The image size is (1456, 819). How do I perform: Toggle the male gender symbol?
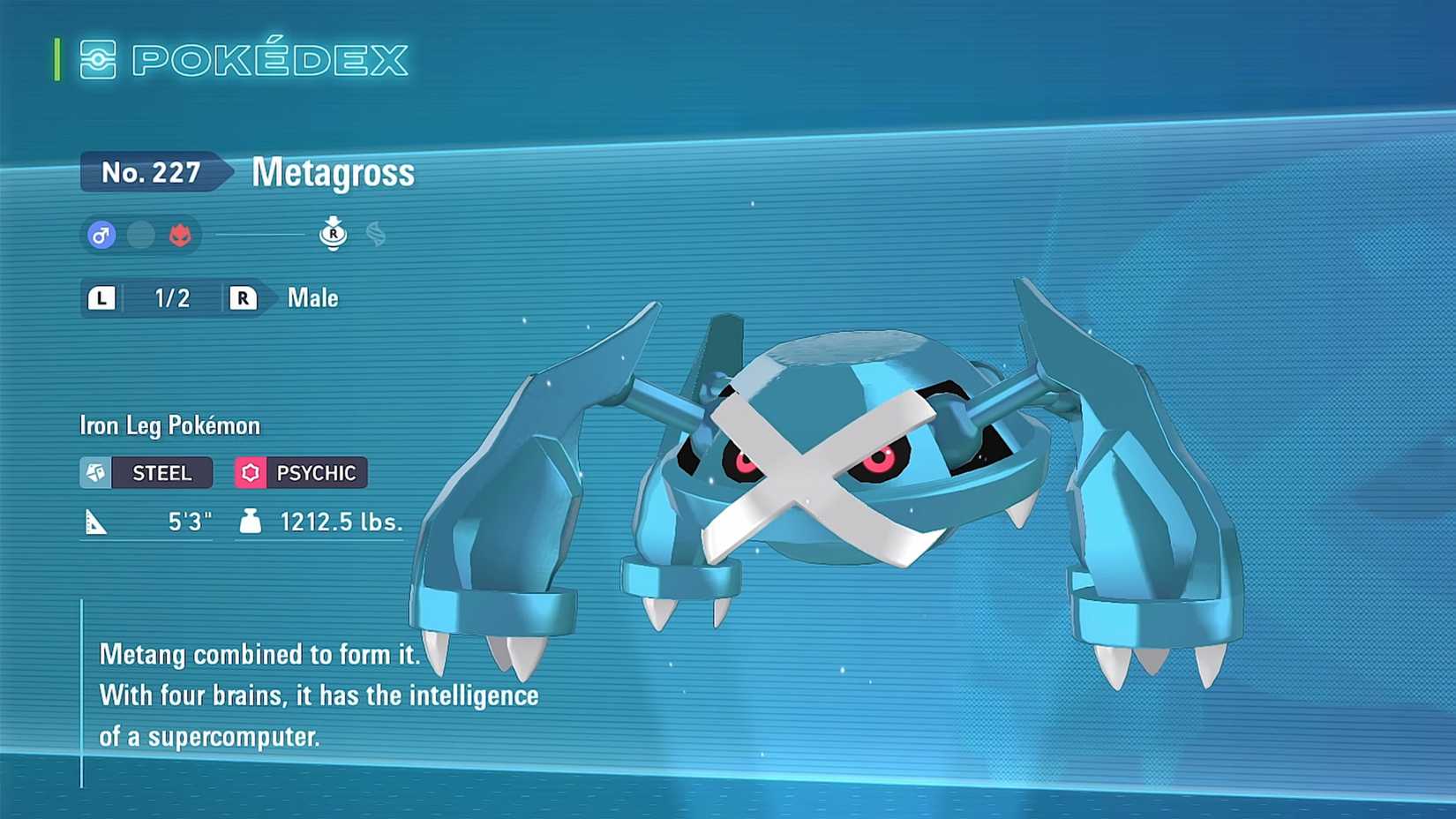tap(101, 235)
